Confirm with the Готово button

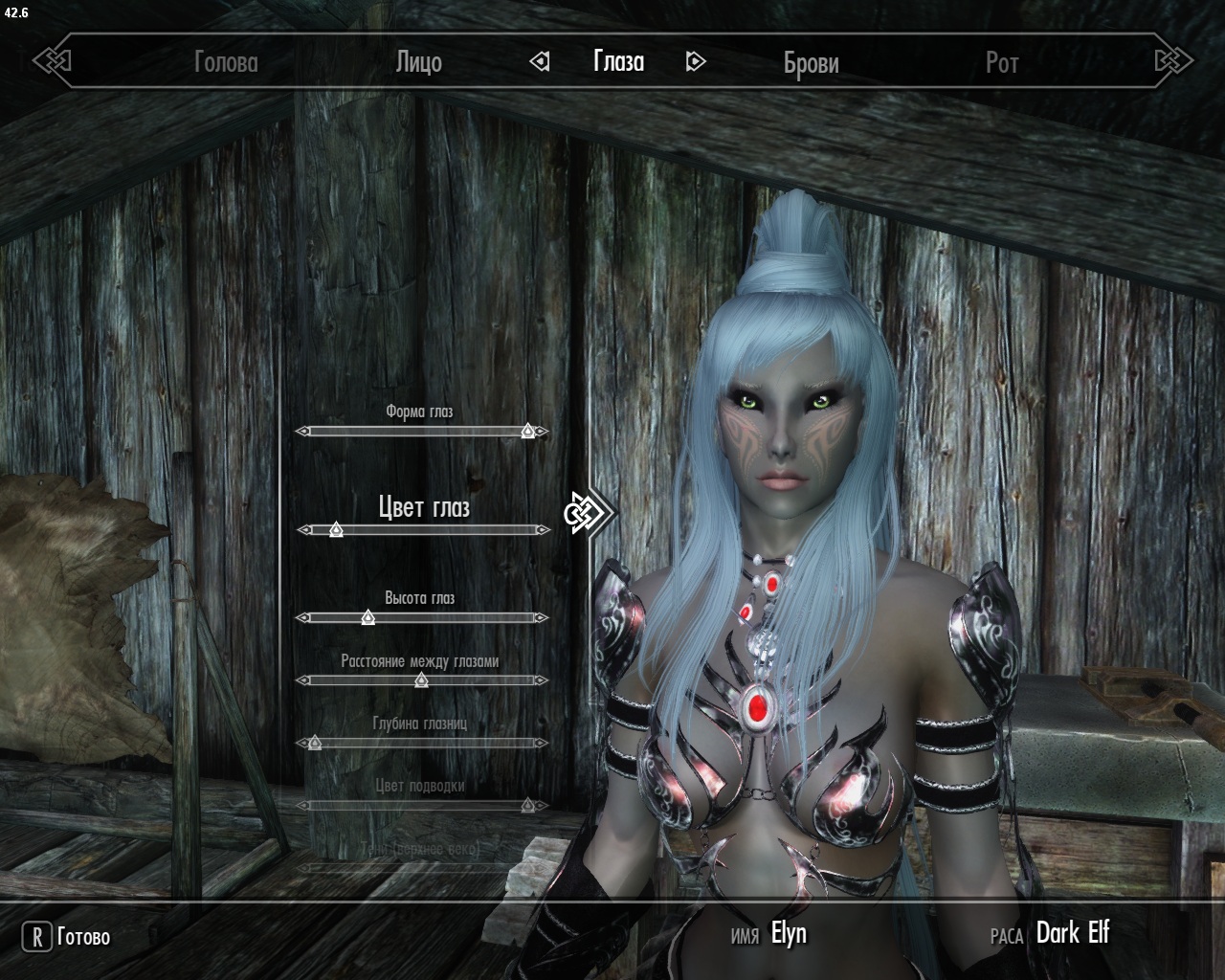(x=67, y=937)
